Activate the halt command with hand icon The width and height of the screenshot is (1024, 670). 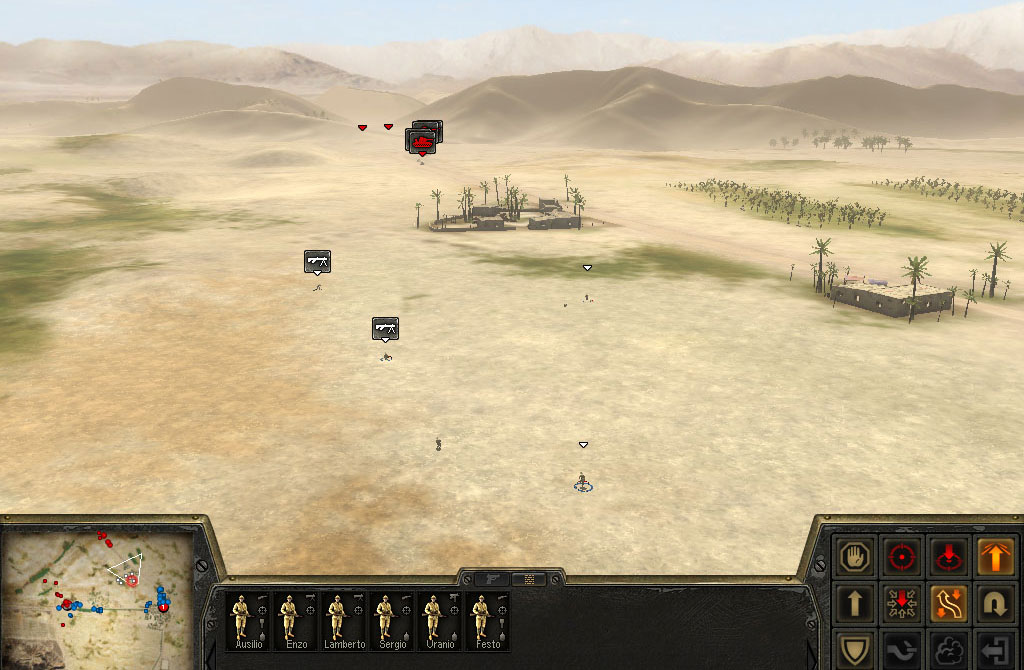pyautogui.click(x=855, y=555)
